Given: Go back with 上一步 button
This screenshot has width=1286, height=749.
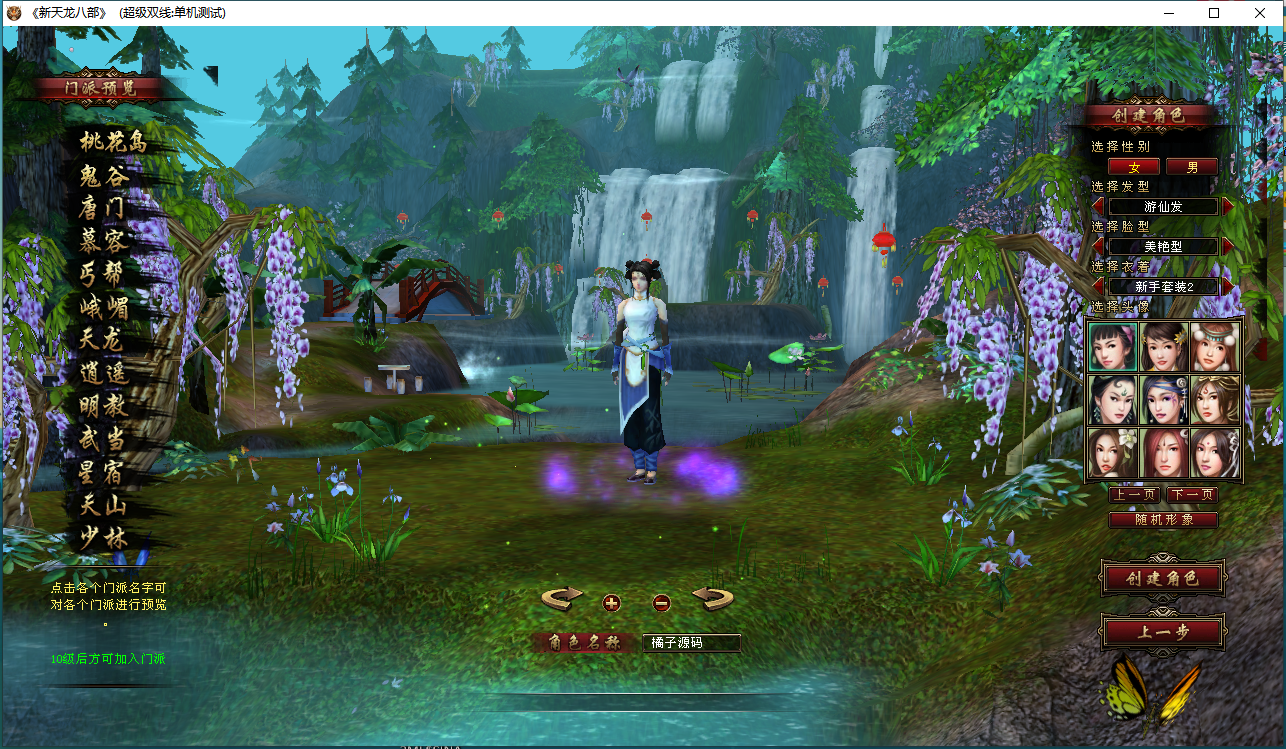Looking at the screenshot, I should click(1163, 632).
